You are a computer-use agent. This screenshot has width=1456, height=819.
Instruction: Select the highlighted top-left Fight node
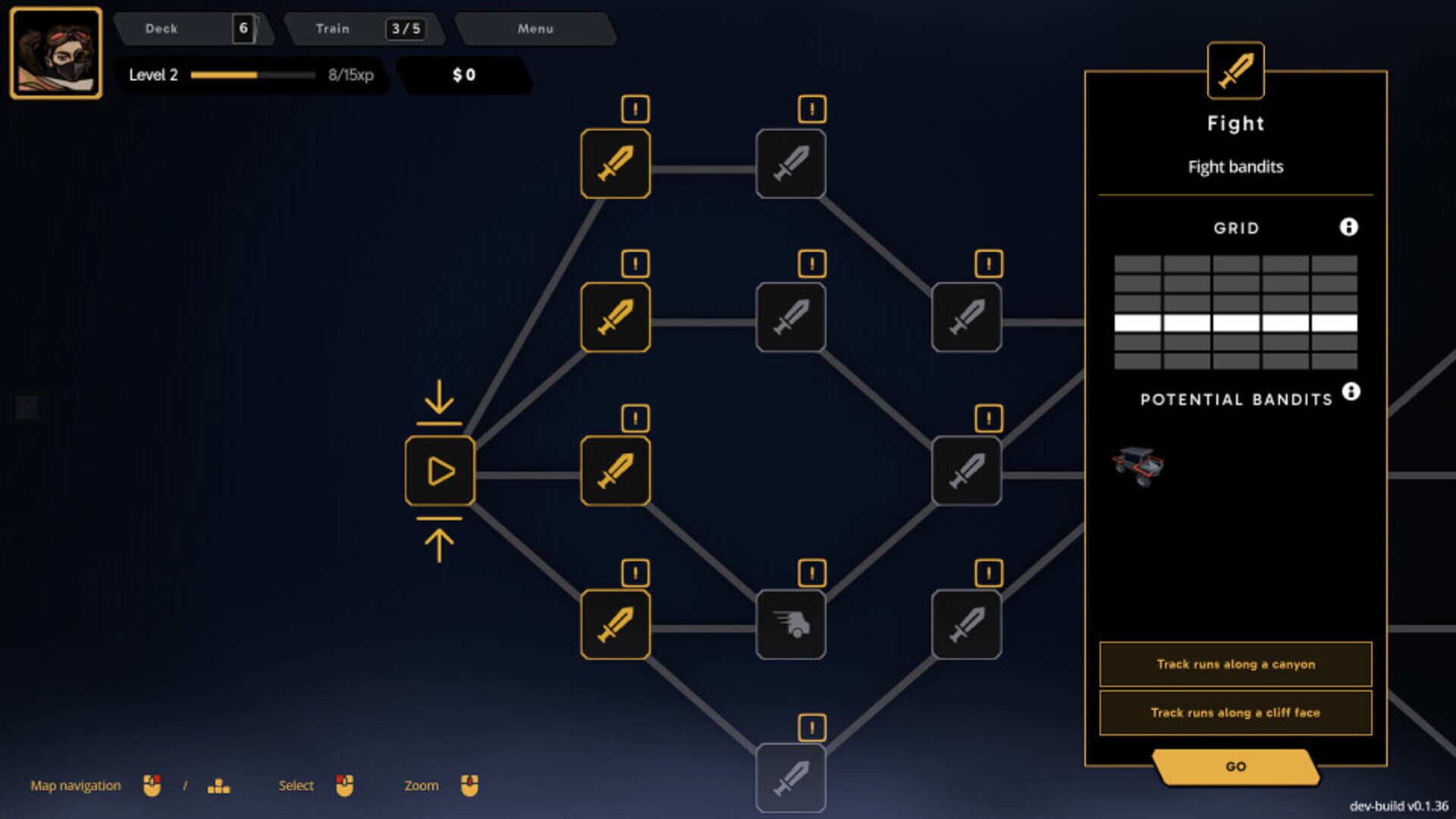click(x=615, y=164)
